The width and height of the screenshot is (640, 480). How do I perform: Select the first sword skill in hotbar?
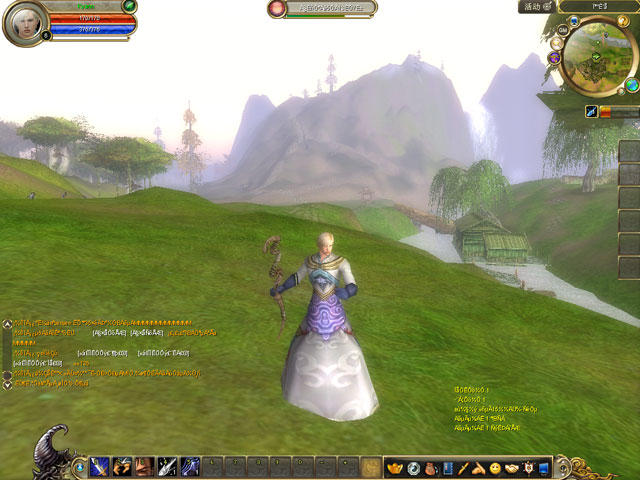[99, 466]
